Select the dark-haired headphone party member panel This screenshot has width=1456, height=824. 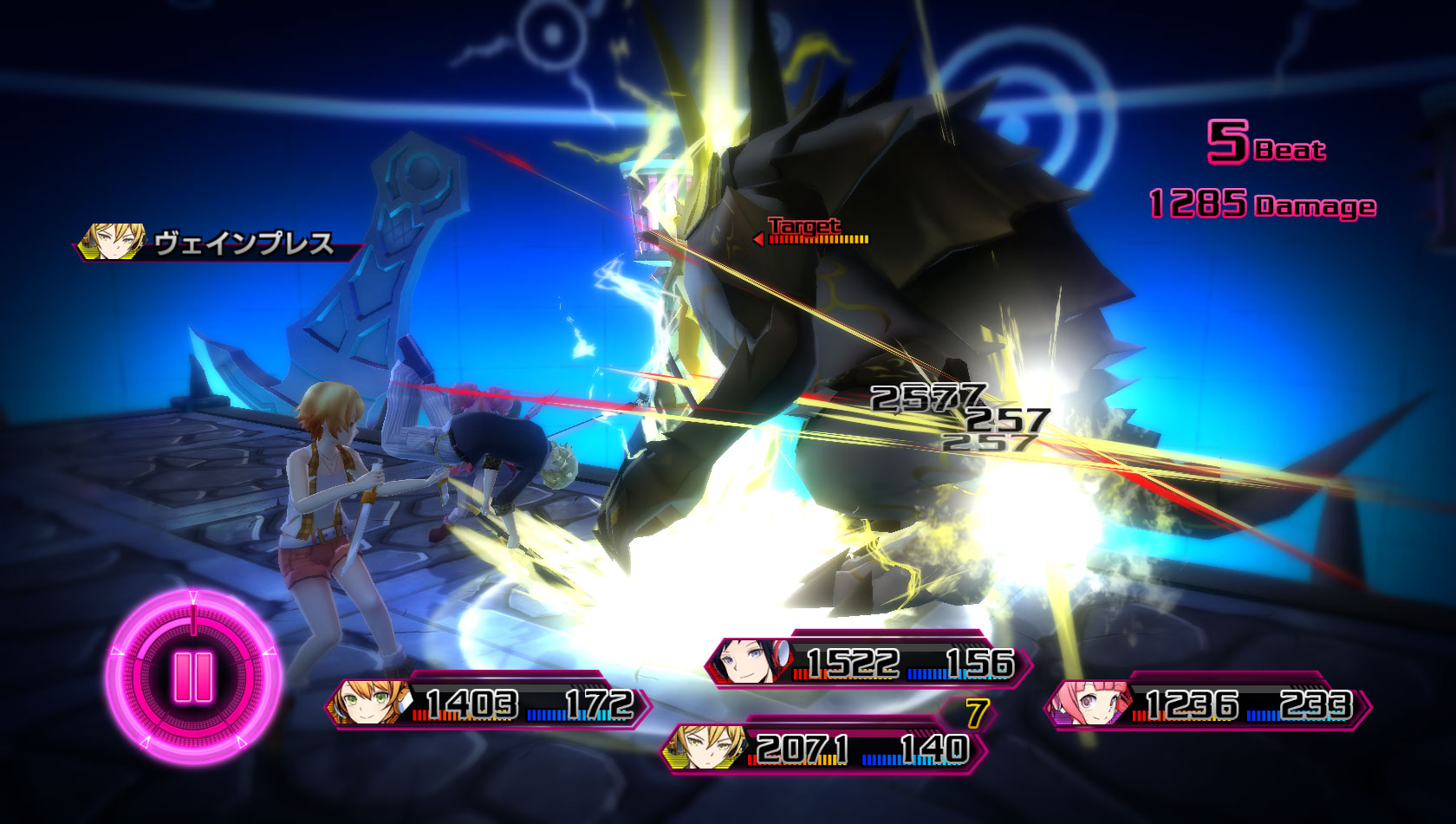pyautogui.click(x=868, y=664)
